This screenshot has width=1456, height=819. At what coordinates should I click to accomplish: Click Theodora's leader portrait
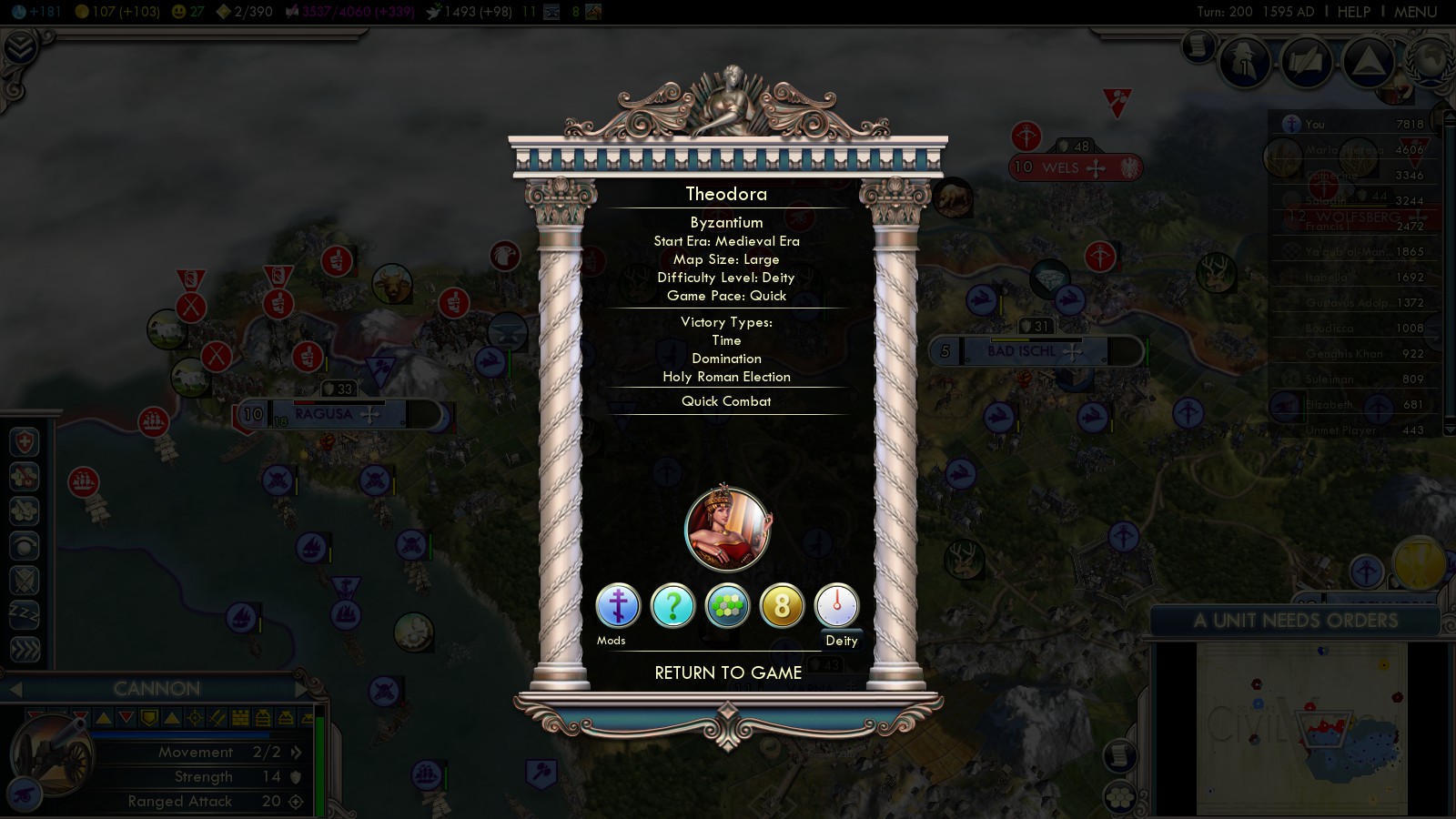(x=727, y=529)
